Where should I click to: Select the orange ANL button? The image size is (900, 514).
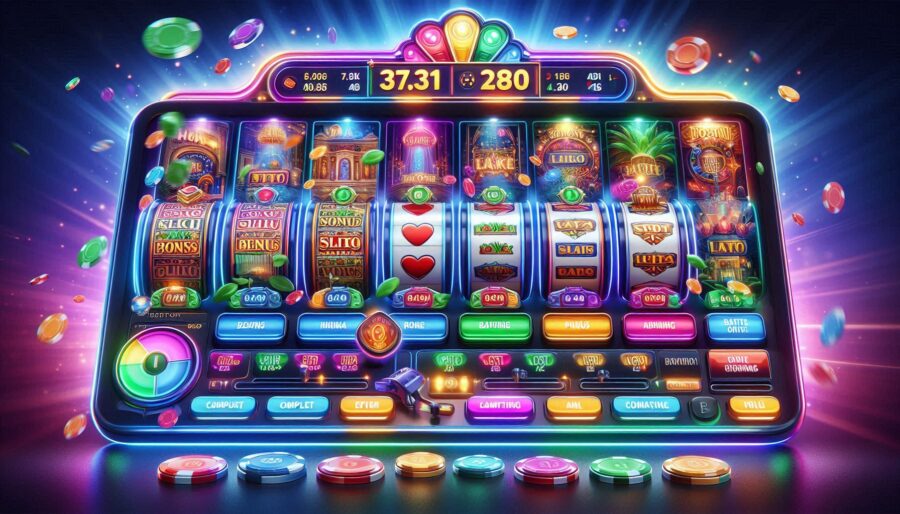click(573, 406)
